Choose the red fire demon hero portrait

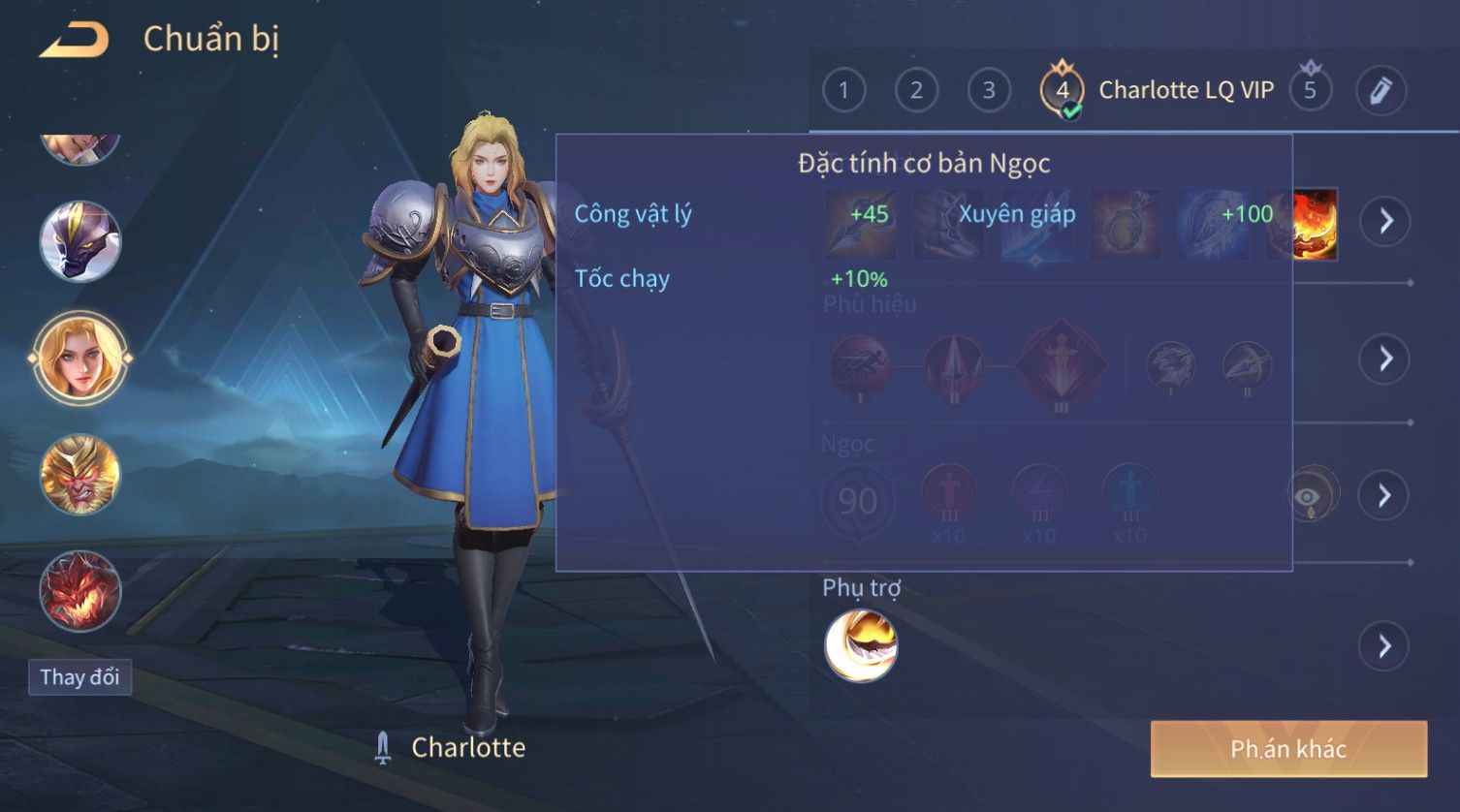80,591
